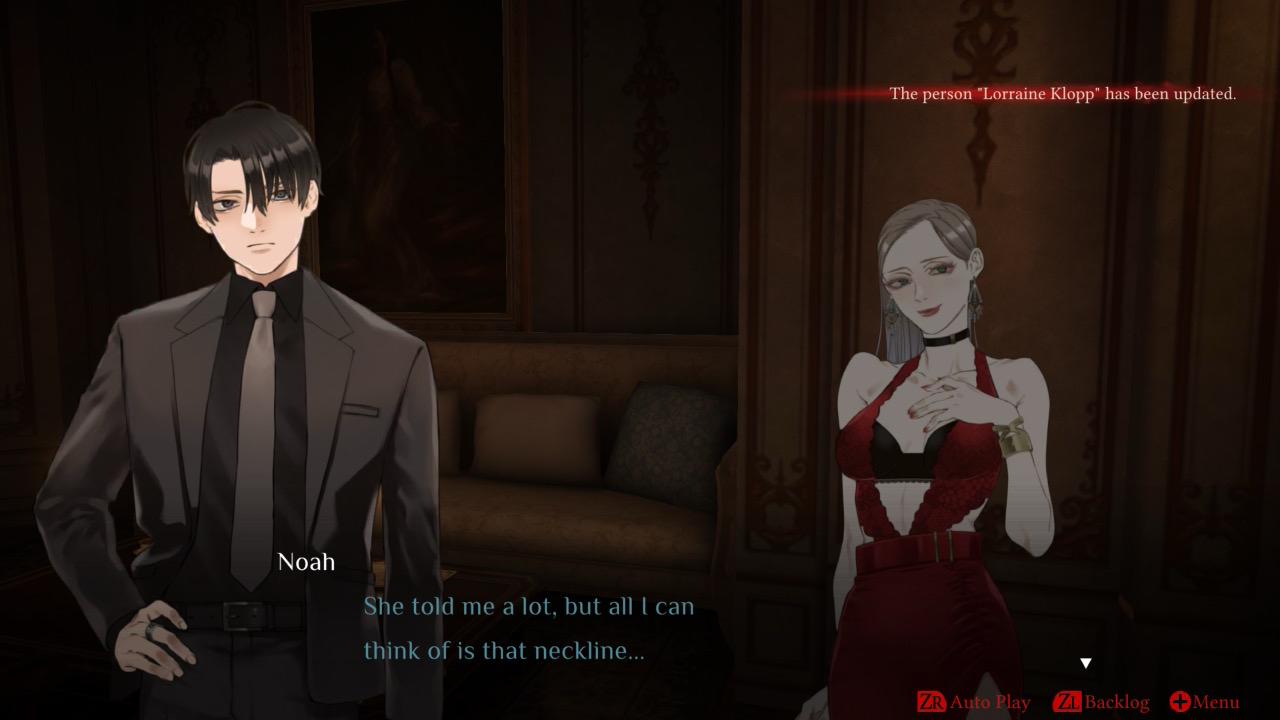Open the Backlog of past dialogue
Screen dimensions: 1280x720
click(1102, 702)
